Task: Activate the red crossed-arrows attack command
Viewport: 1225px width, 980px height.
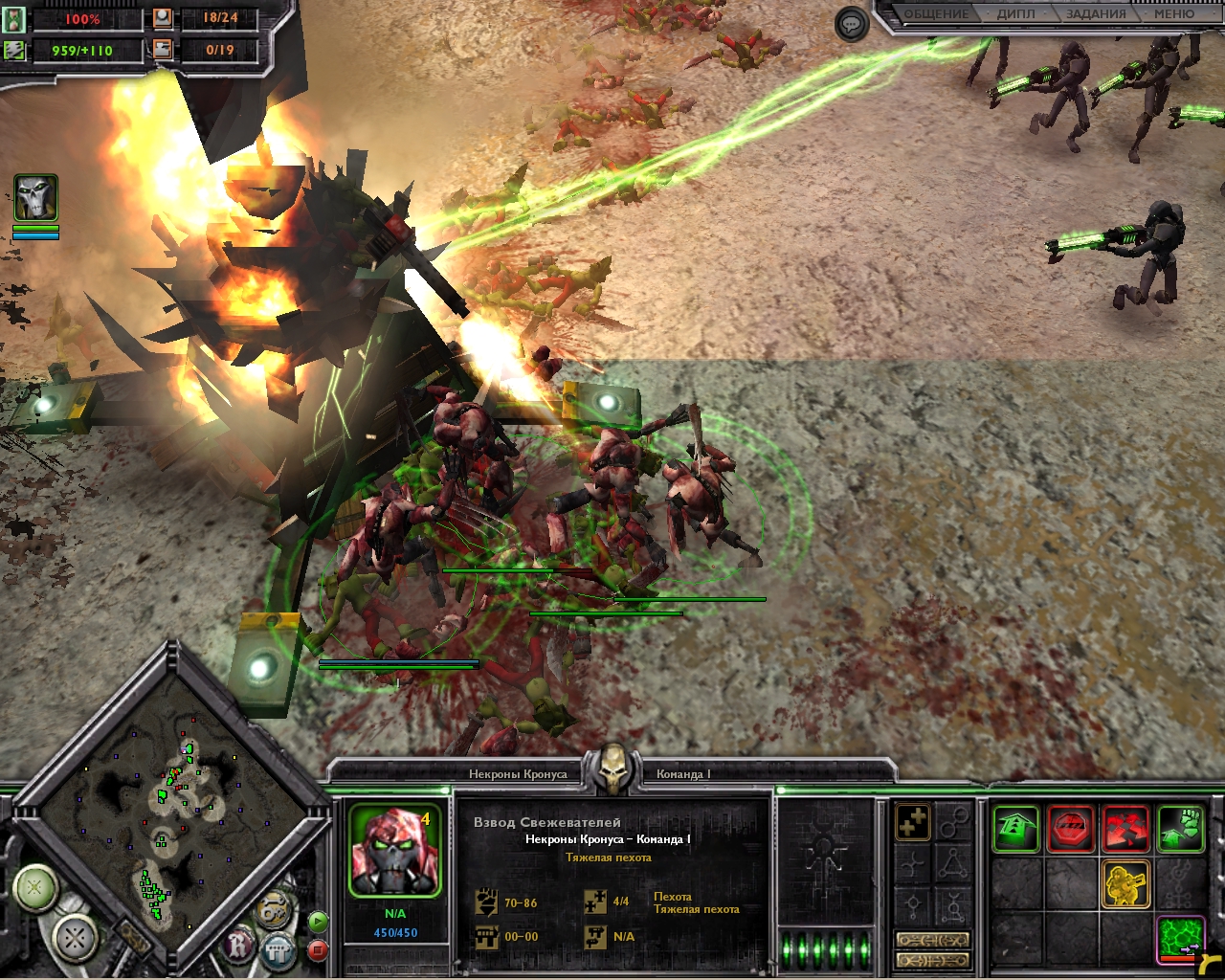Action: [1125, 828]
